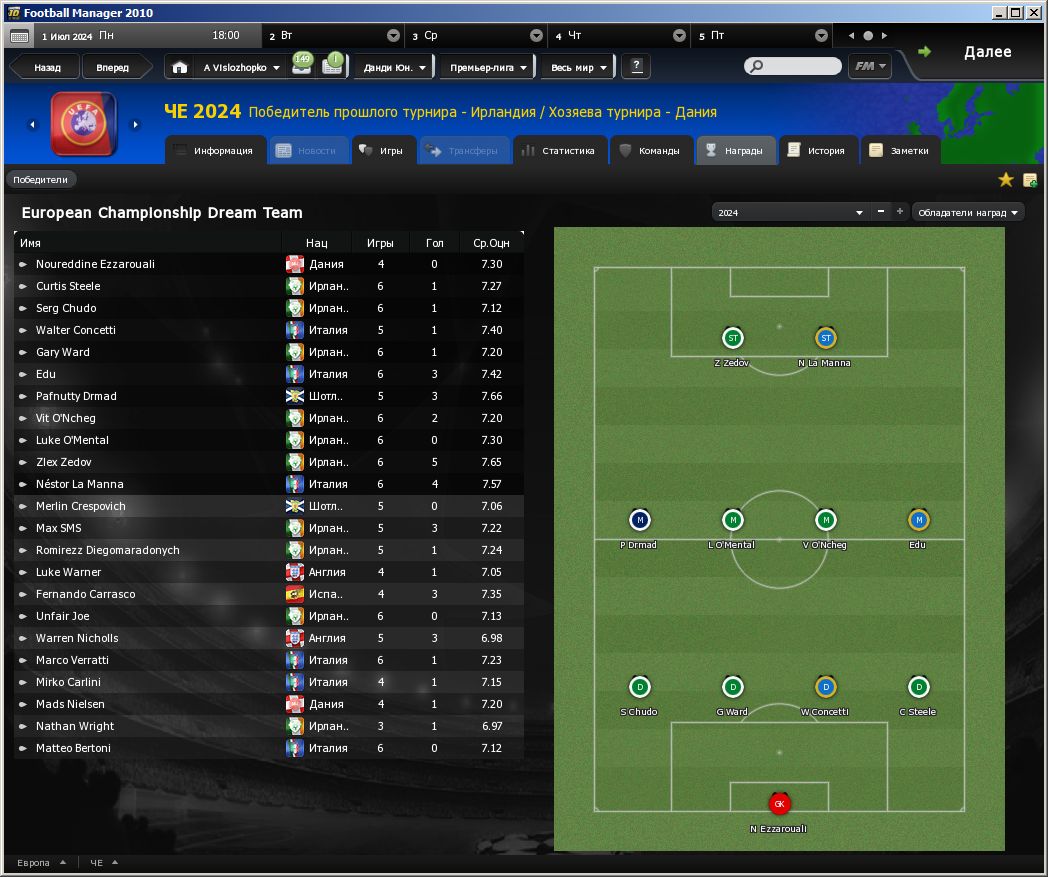Open the Премьер-лига dropdown menu
Viewport: 1048px width, 877px height.
(486, 68)
